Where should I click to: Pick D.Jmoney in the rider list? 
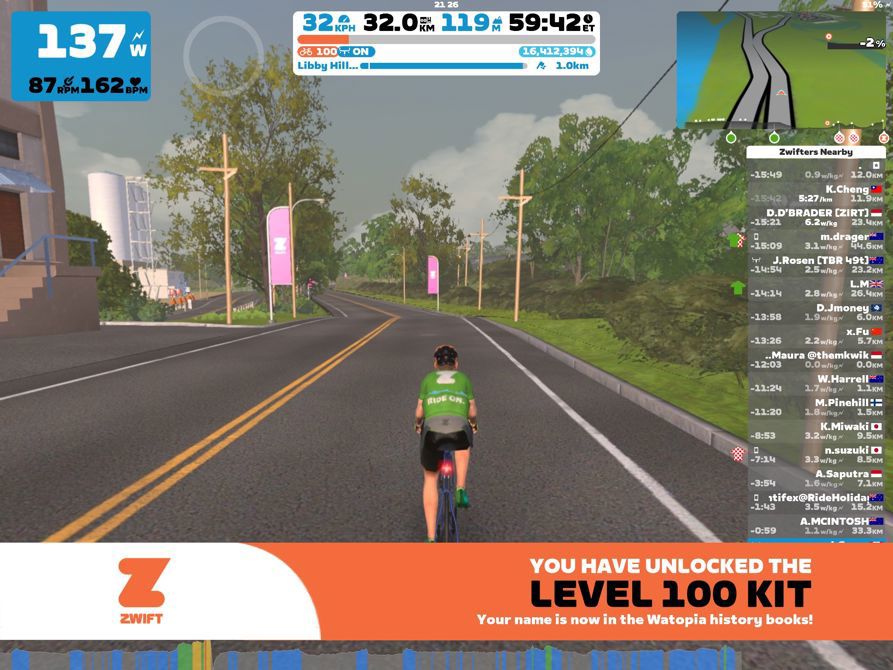816,312
